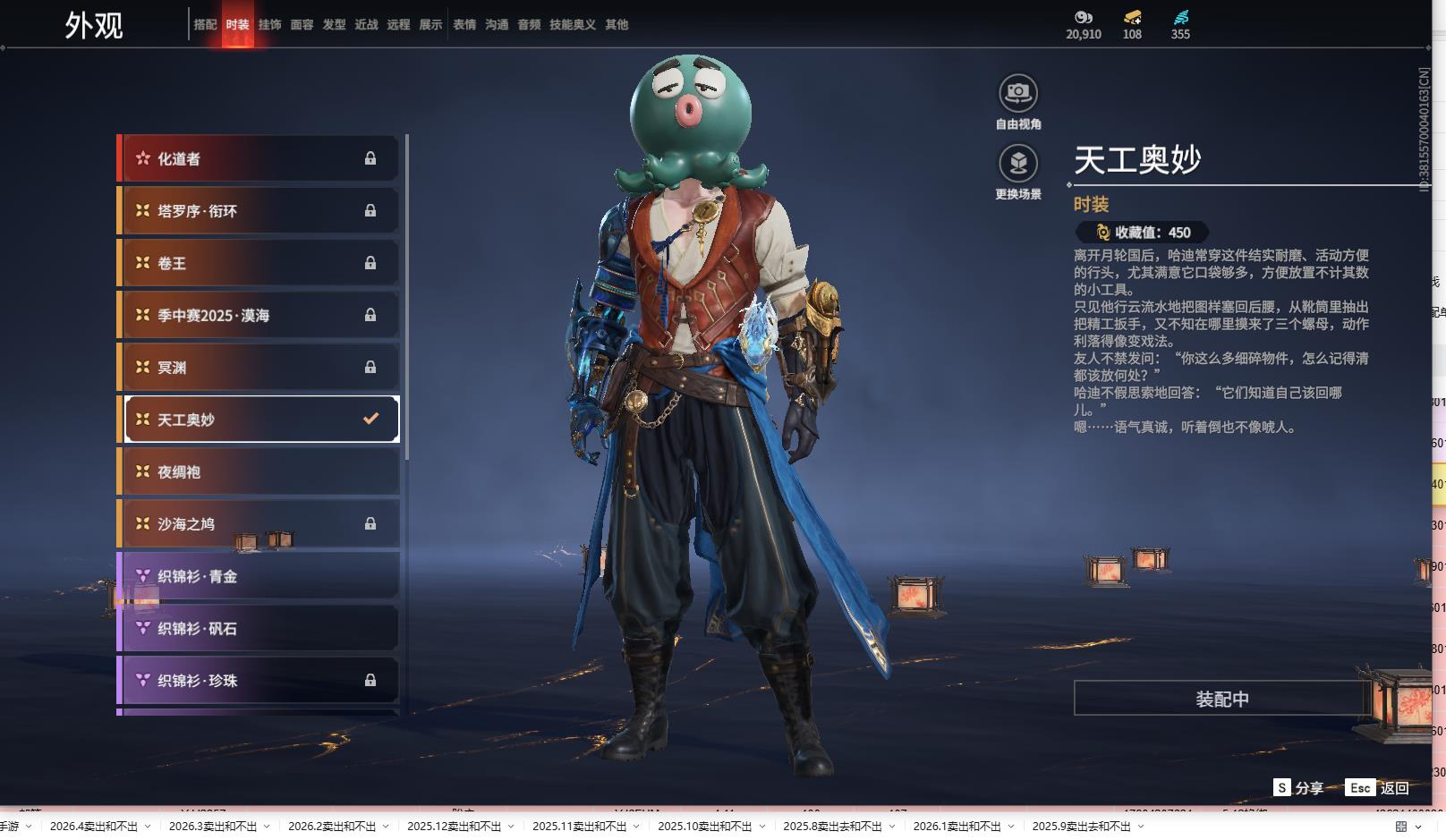Click the 装配中 equip button
Viewport: 1446px width, 840px height.
(1221, 699)
